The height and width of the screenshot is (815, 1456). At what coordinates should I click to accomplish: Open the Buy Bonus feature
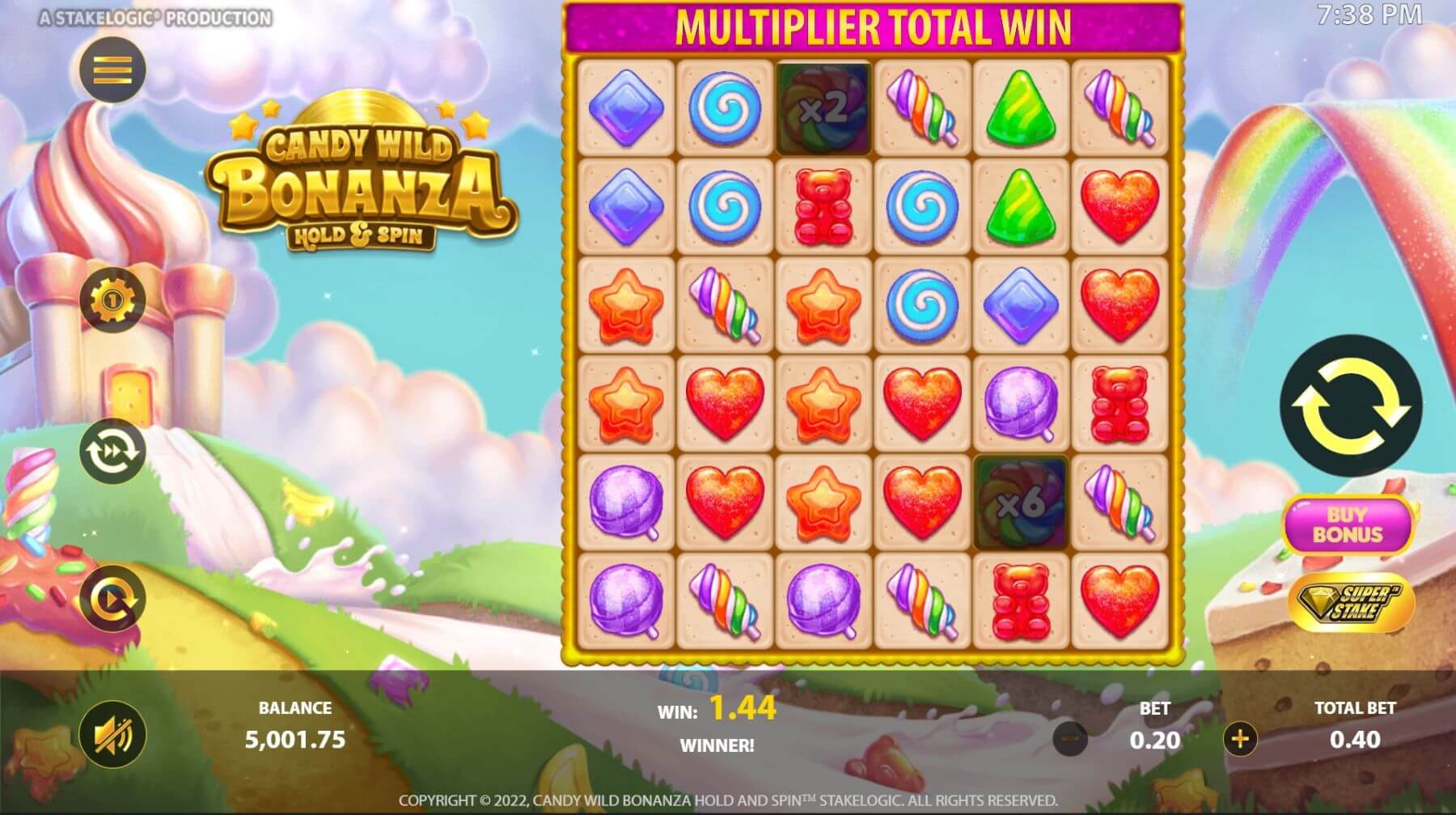coord(1348,524)
